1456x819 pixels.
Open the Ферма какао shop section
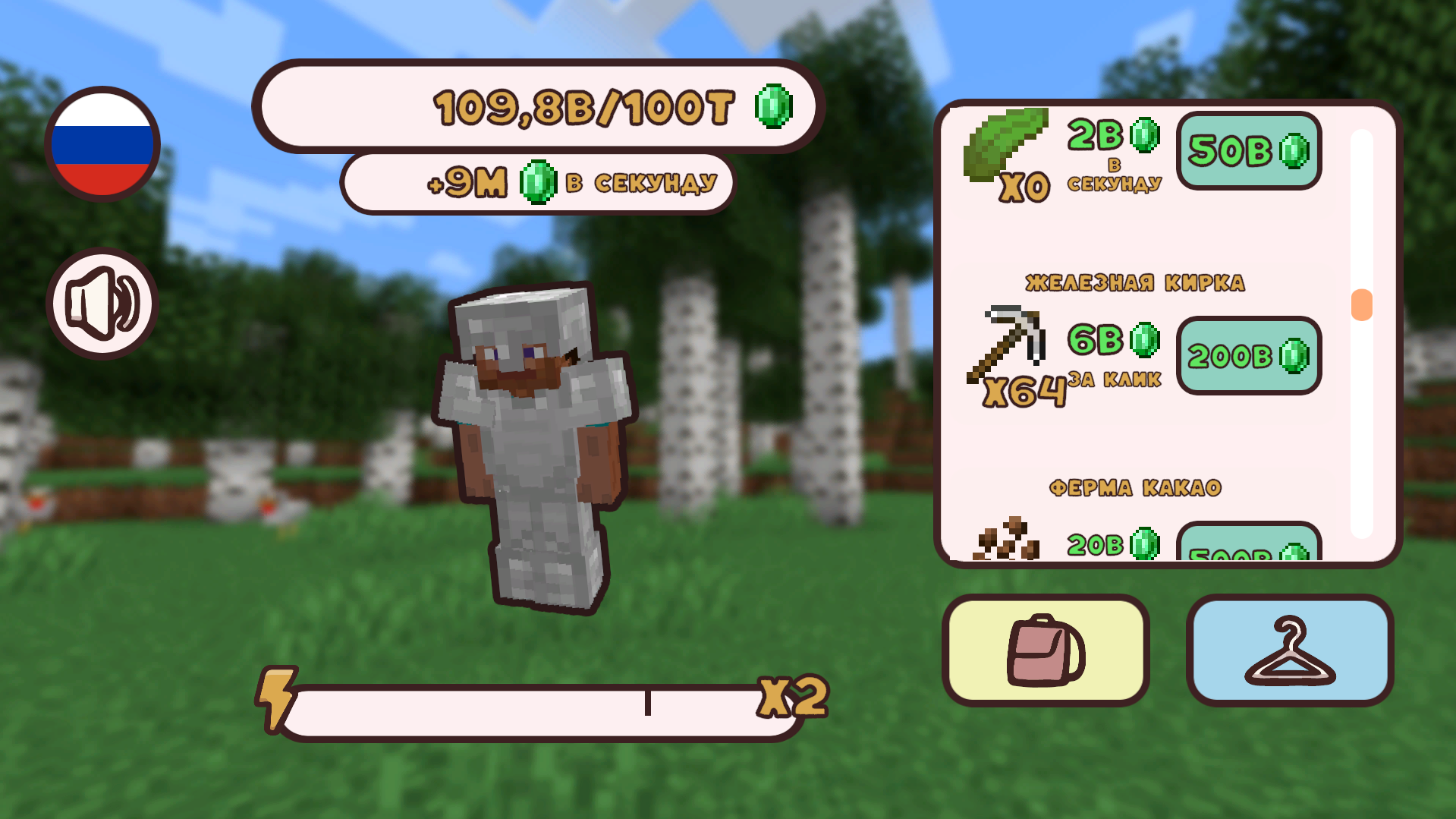point(1134,489)
